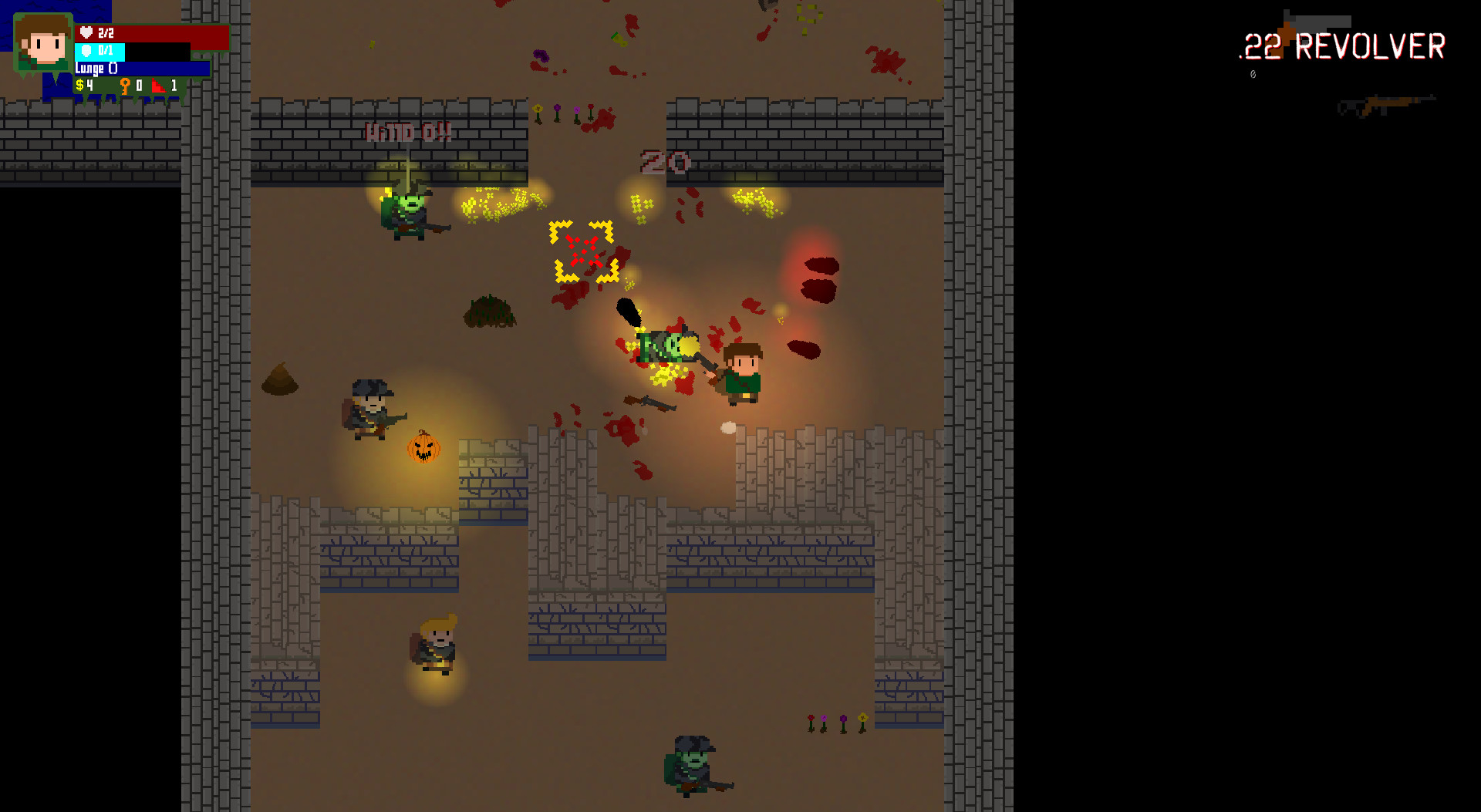Click the floating damage number 20

[665, 162]
